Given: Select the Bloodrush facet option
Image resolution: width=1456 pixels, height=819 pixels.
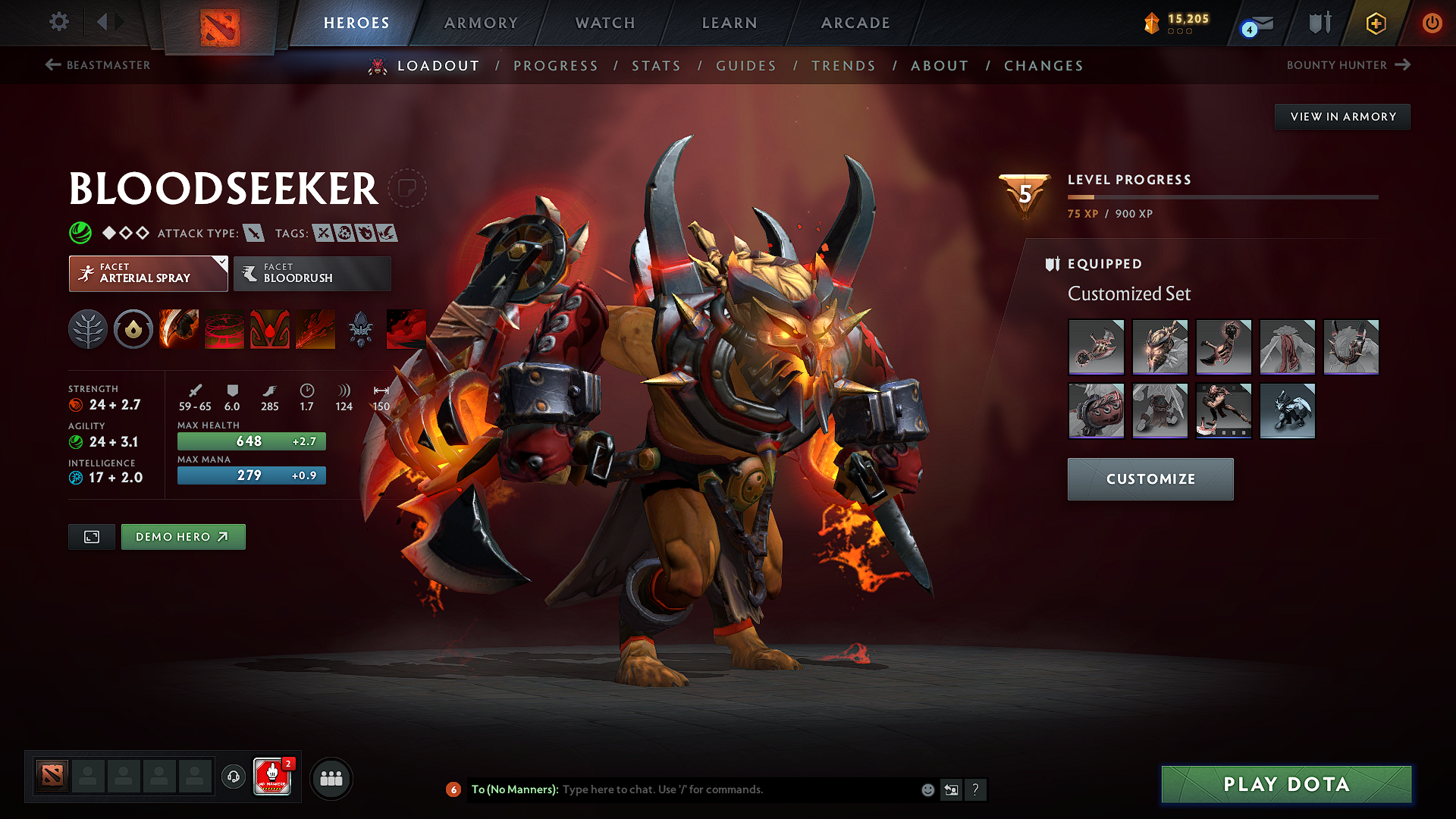Looking at the screenshot, I should coord(312,274).
